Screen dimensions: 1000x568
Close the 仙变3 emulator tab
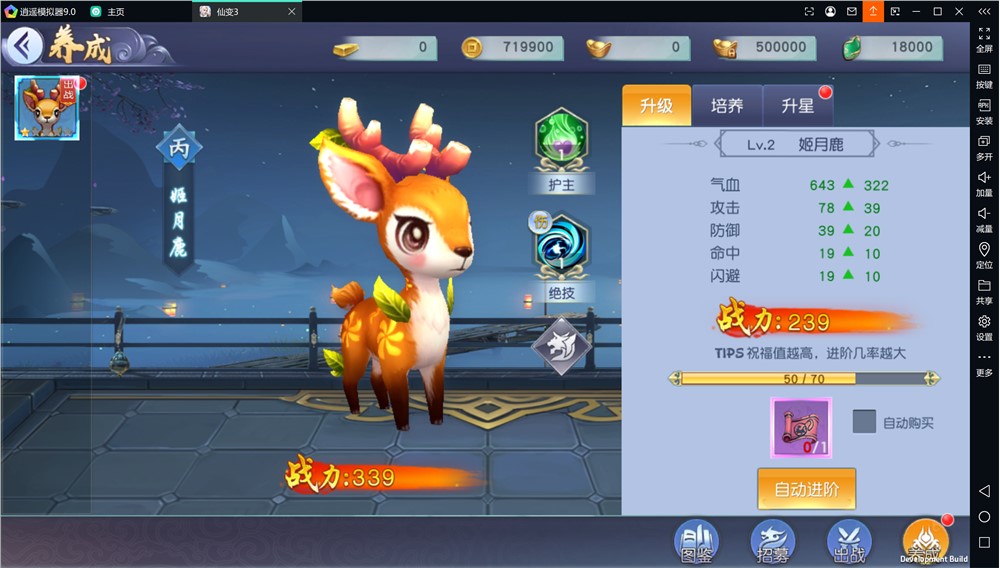(x=291, y=12)
